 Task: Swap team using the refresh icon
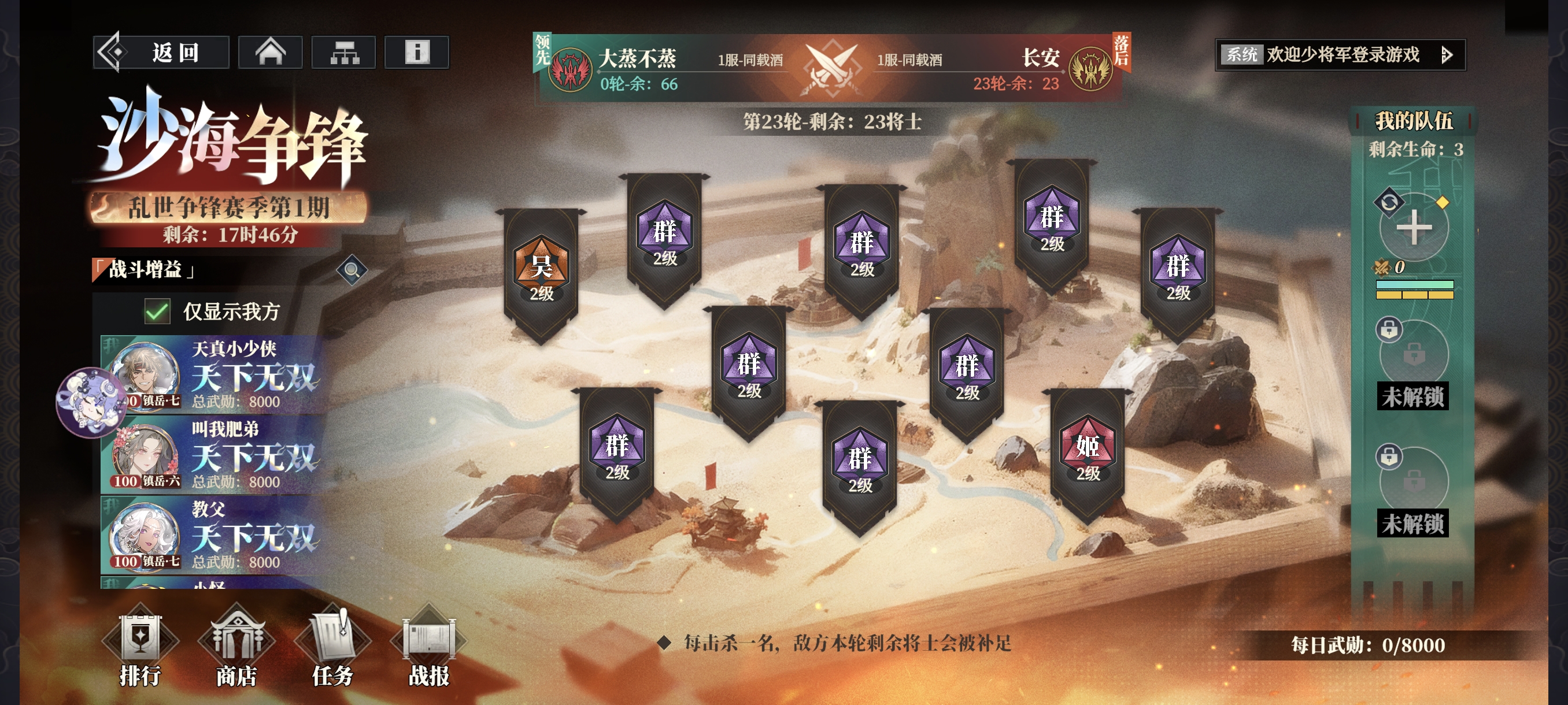click(x=1388, y=202)
